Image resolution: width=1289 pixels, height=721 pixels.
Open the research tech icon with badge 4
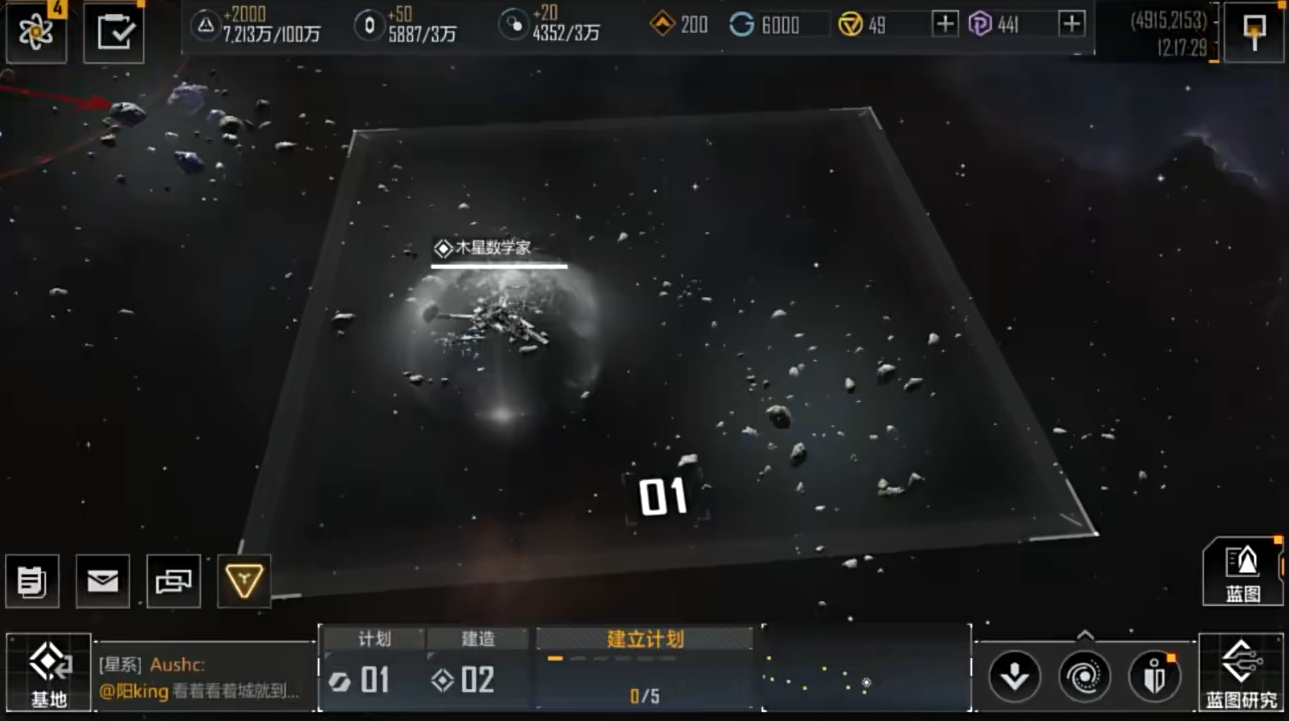(x=36, y=30)
